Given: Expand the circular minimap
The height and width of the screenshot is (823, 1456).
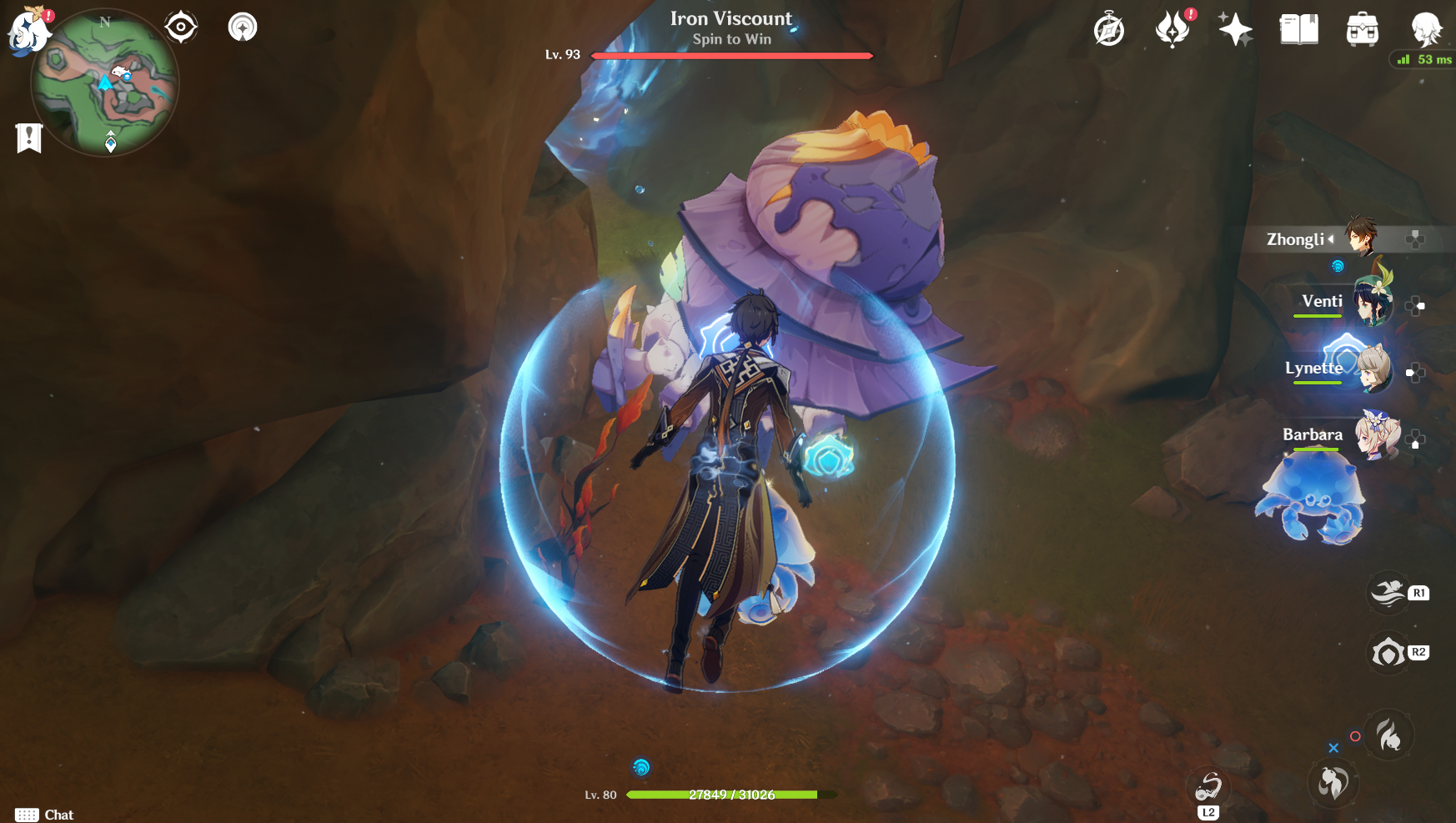Looking at the screenshot, I should (x=104, y=82).
